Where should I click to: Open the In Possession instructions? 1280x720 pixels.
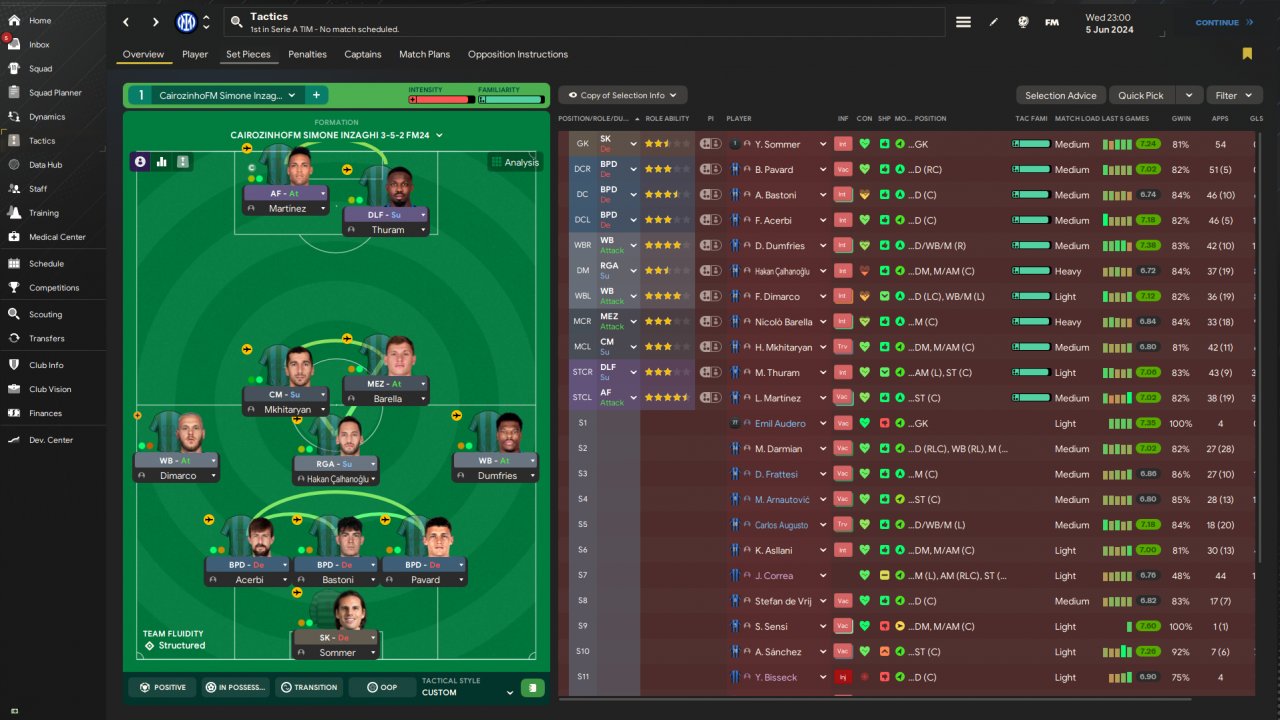(235, 687)
